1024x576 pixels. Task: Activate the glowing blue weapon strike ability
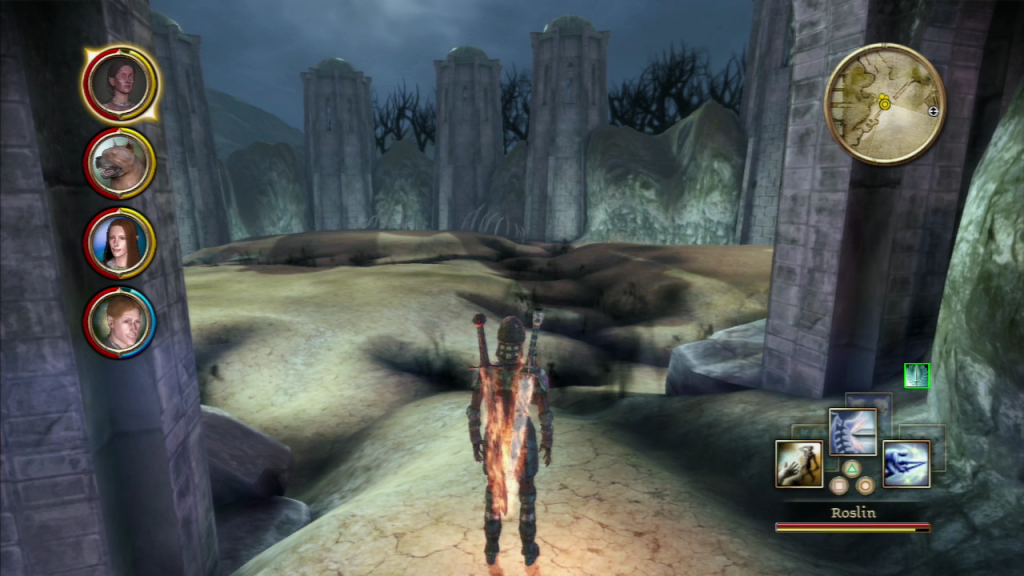[x=906, y=463]
